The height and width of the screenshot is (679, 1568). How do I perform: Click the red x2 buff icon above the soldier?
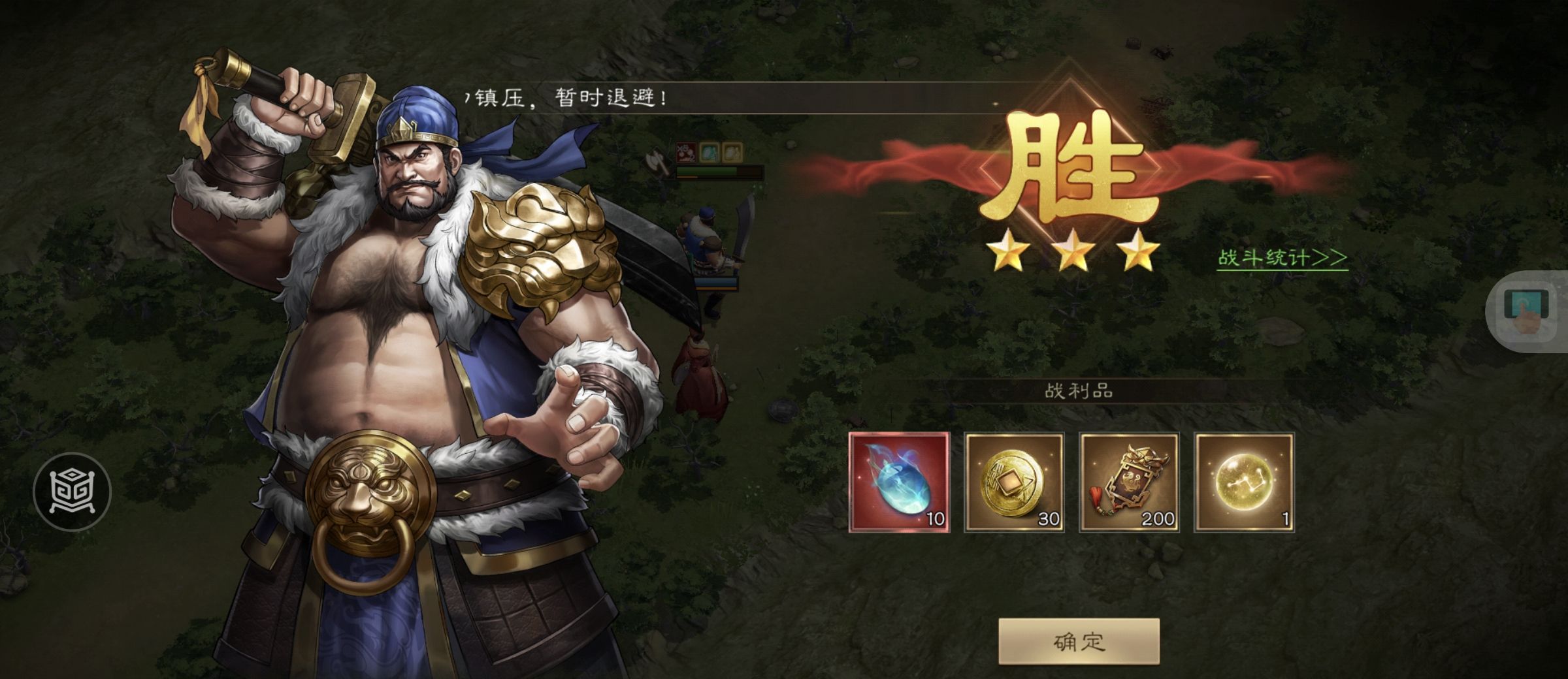coord(686,152)
